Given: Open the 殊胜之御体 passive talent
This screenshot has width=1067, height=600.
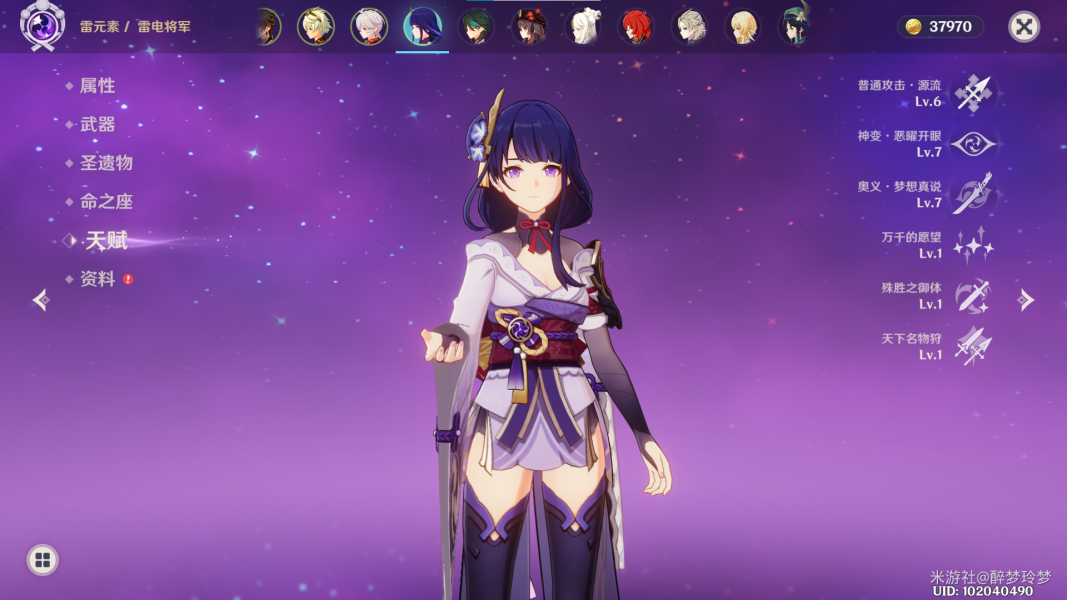Looking at the screenshot, I should [972, 295].
